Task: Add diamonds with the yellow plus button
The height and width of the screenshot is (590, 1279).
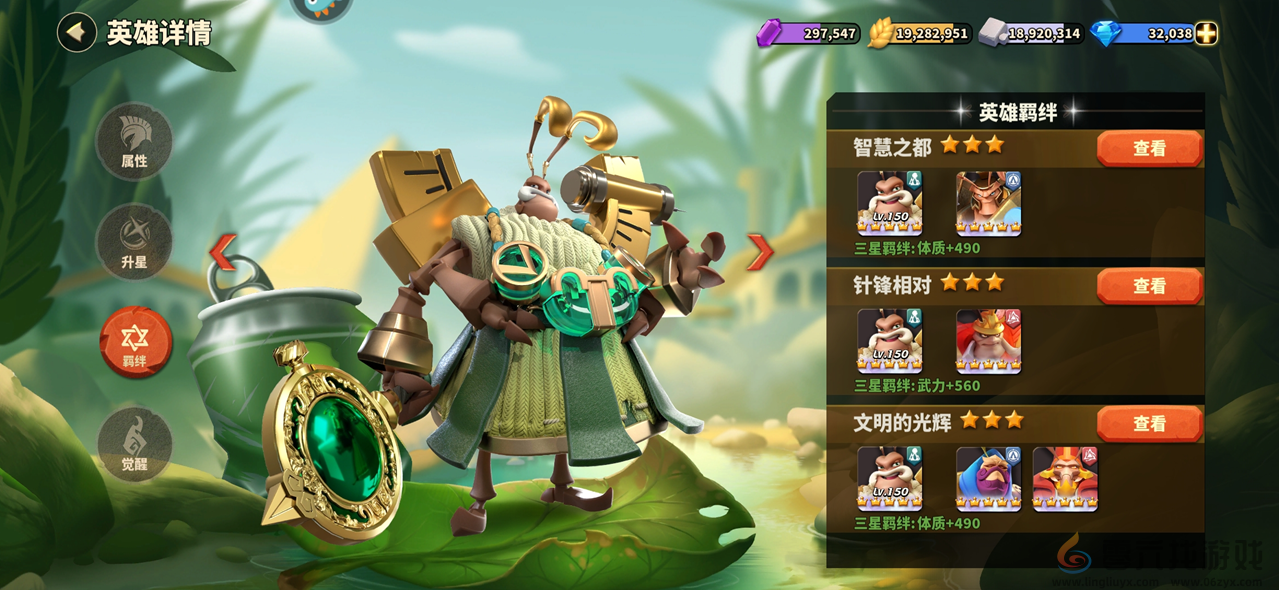Action: [1207, 34]
